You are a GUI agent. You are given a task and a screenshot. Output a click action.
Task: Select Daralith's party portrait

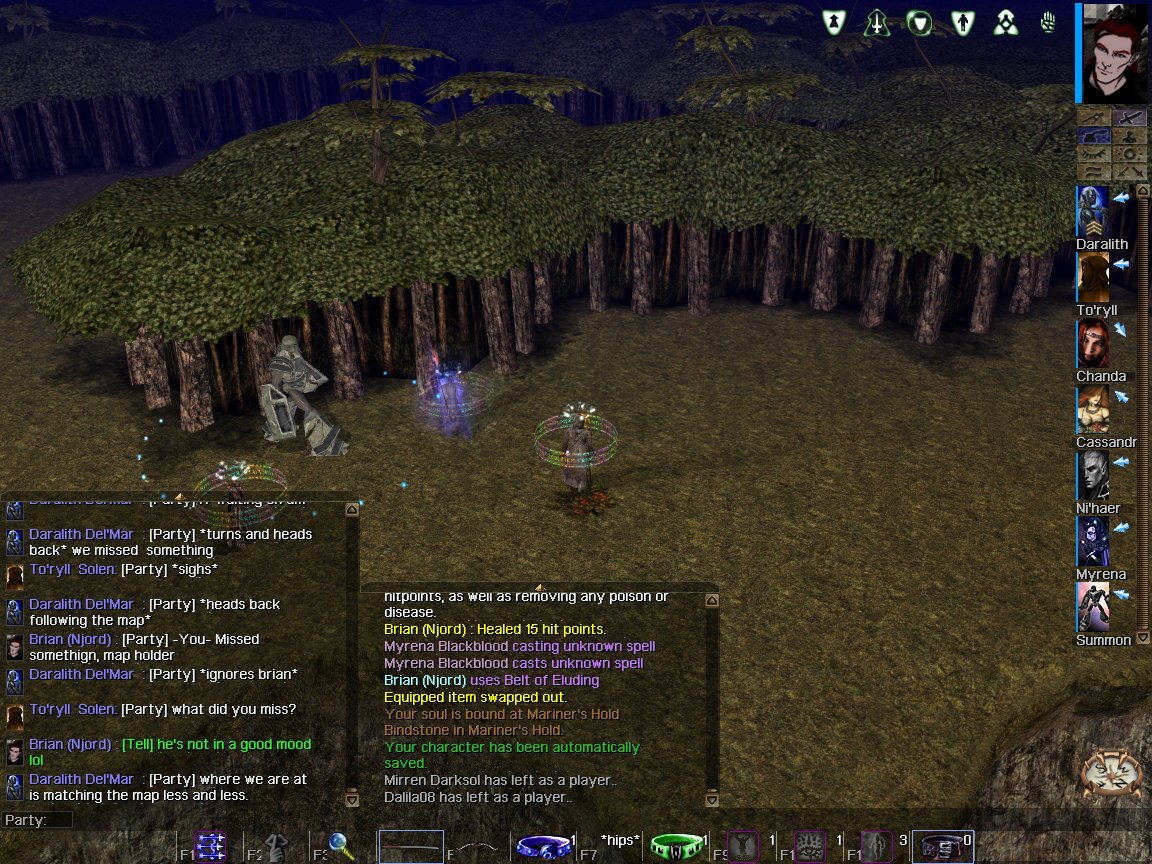(x=1093, y=211)
